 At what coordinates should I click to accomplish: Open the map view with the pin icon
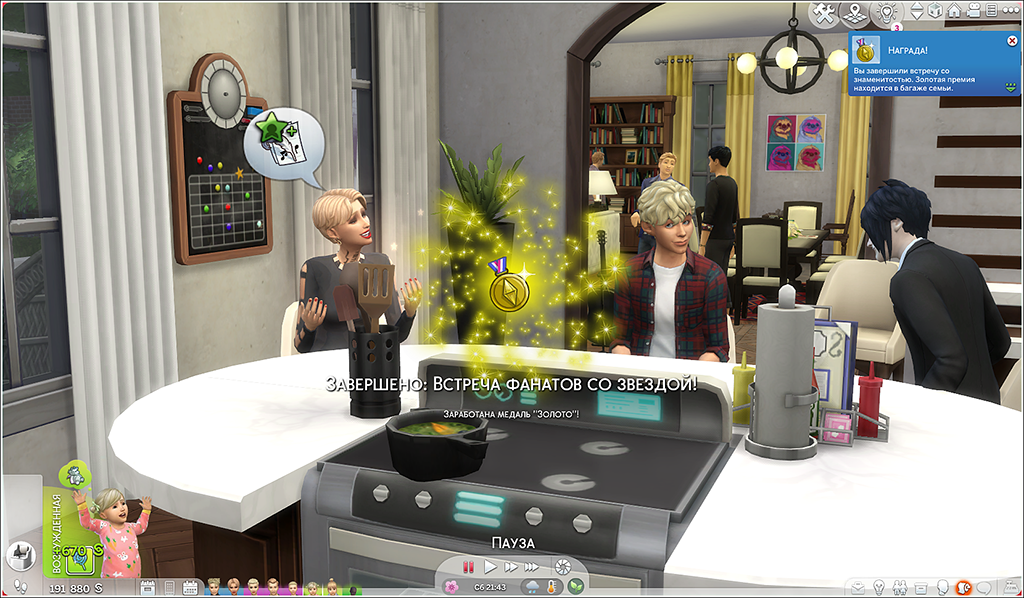(x=855, y=13)
